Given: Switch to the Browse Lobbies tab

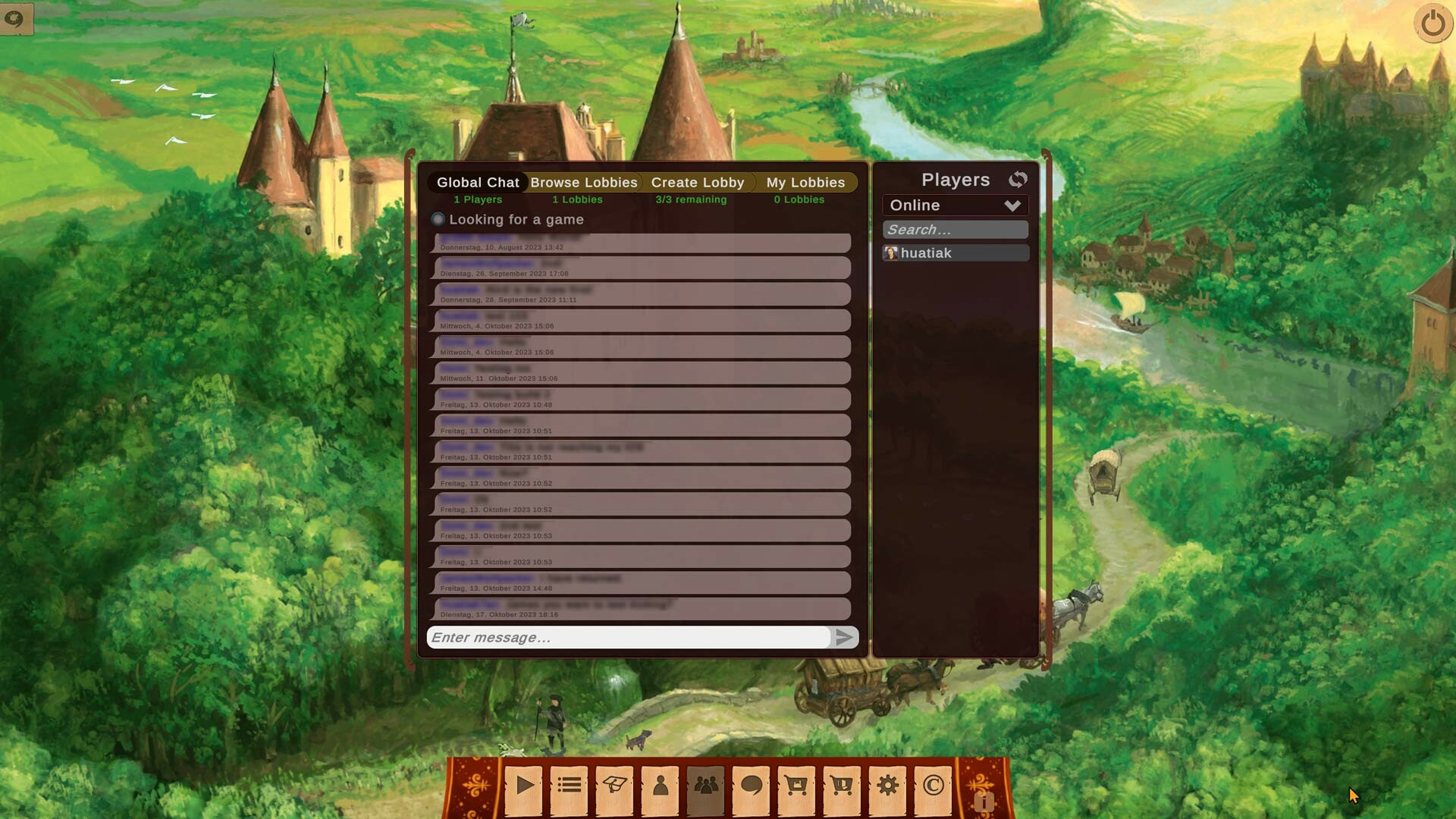Looking at the screenshot, I should (584, 182).
